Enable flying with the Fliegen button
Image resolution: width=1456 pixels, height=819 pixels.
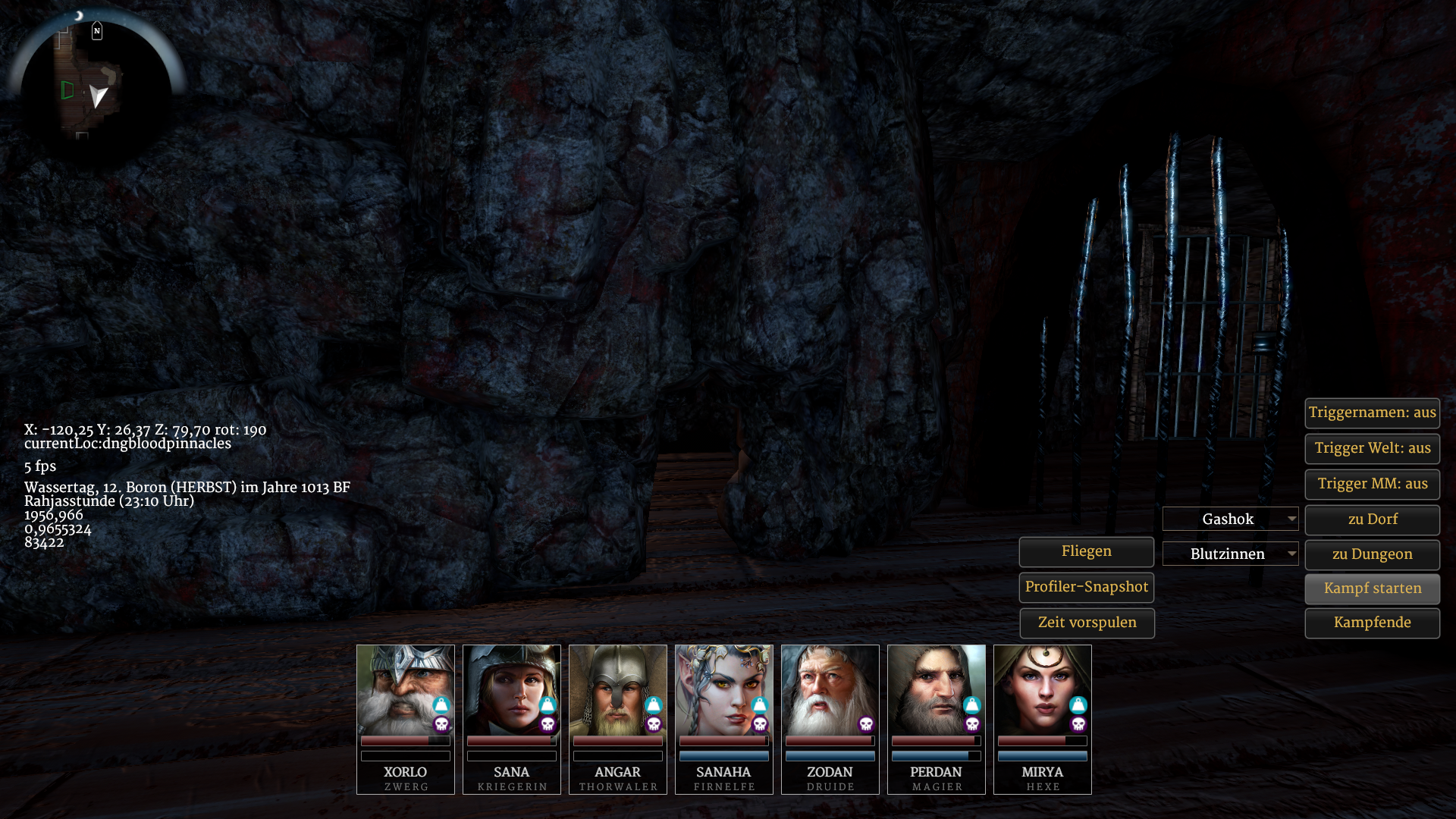coord(1086,551)
